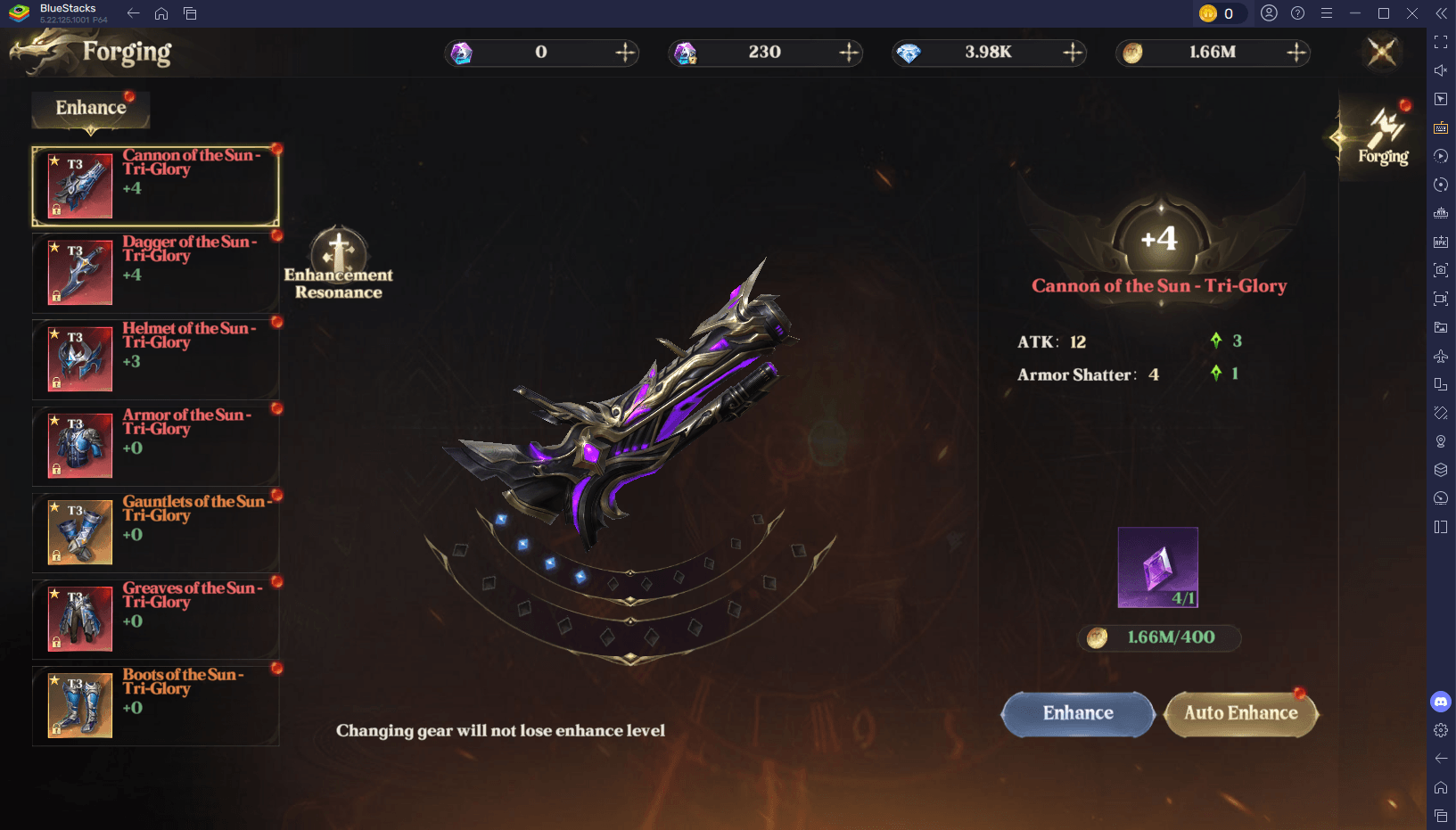Choose Helmet of the Sun gear row
The image size is (1456, 830).
click(156, 359)
